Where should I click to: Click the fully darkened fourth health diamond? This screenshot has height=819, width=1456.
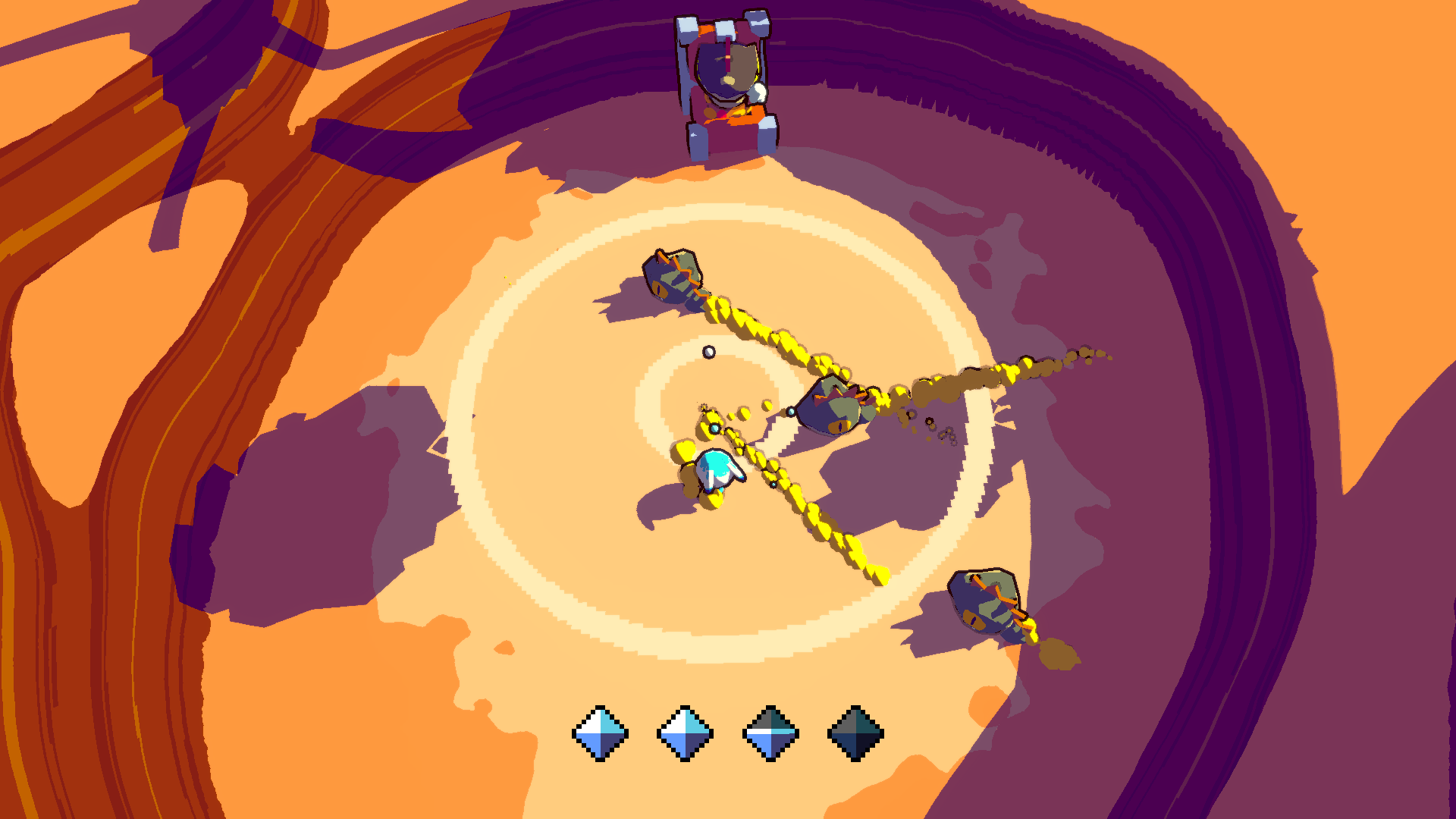coord(855,733)
